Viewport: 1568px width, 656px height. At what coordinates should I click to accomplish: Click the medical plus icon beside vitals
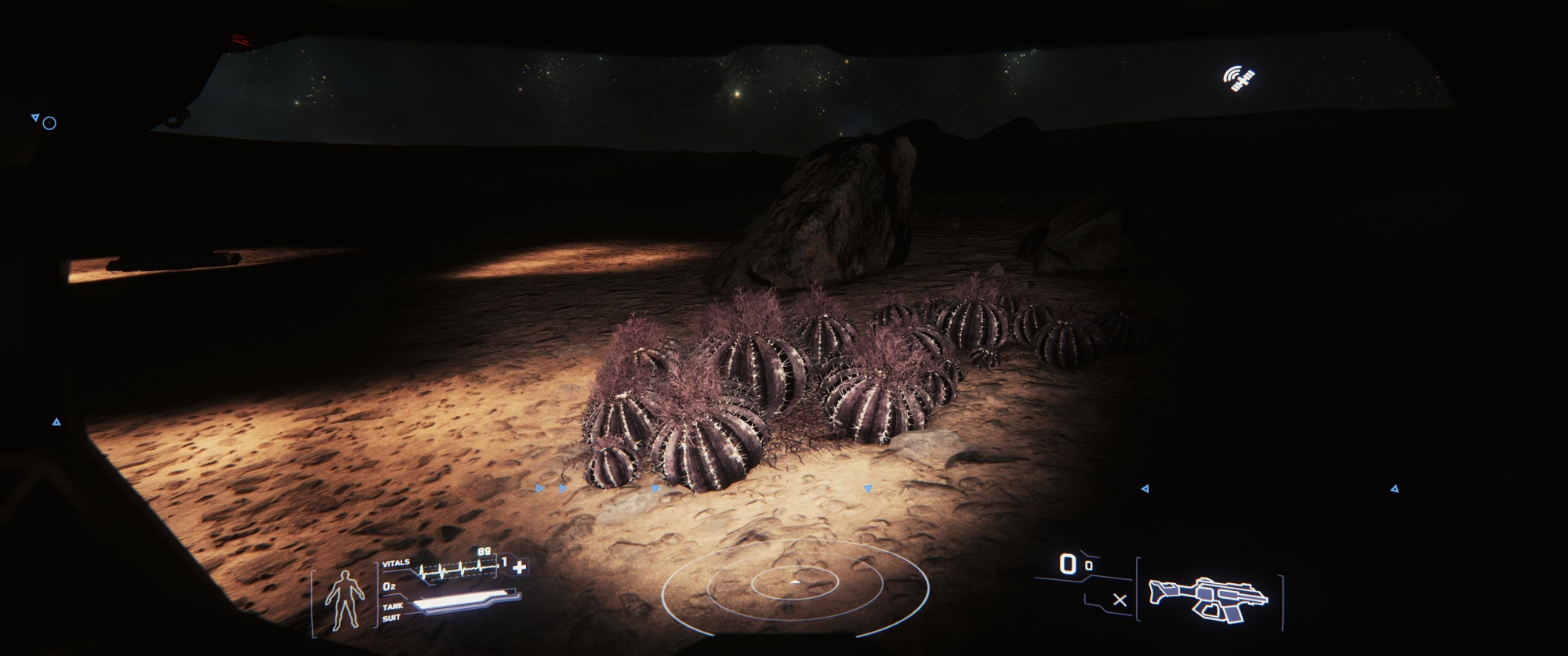pyautogui.click(x=519, y=567)
